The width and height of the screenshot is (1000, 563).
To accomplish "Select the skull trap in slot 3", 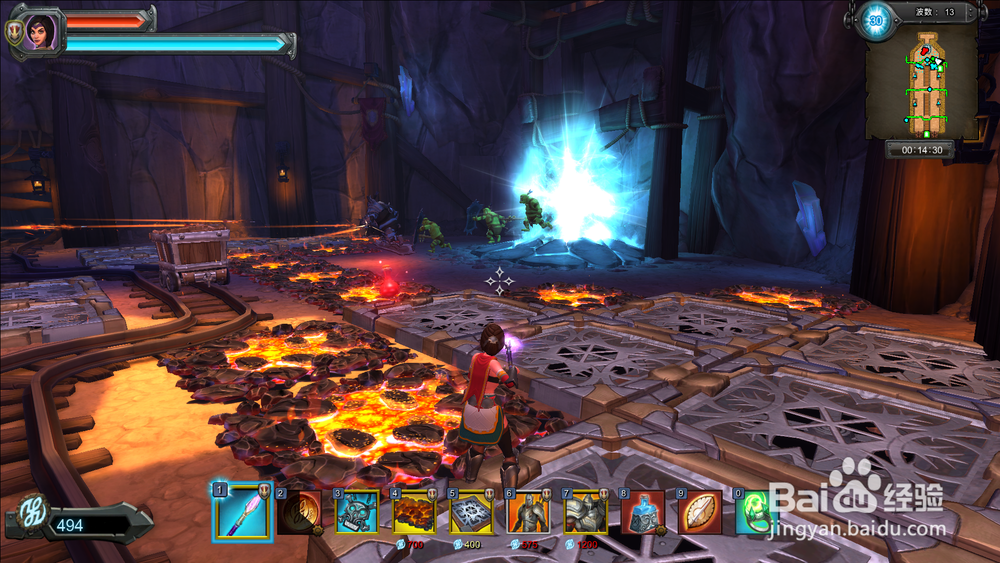I will [356, 511].
